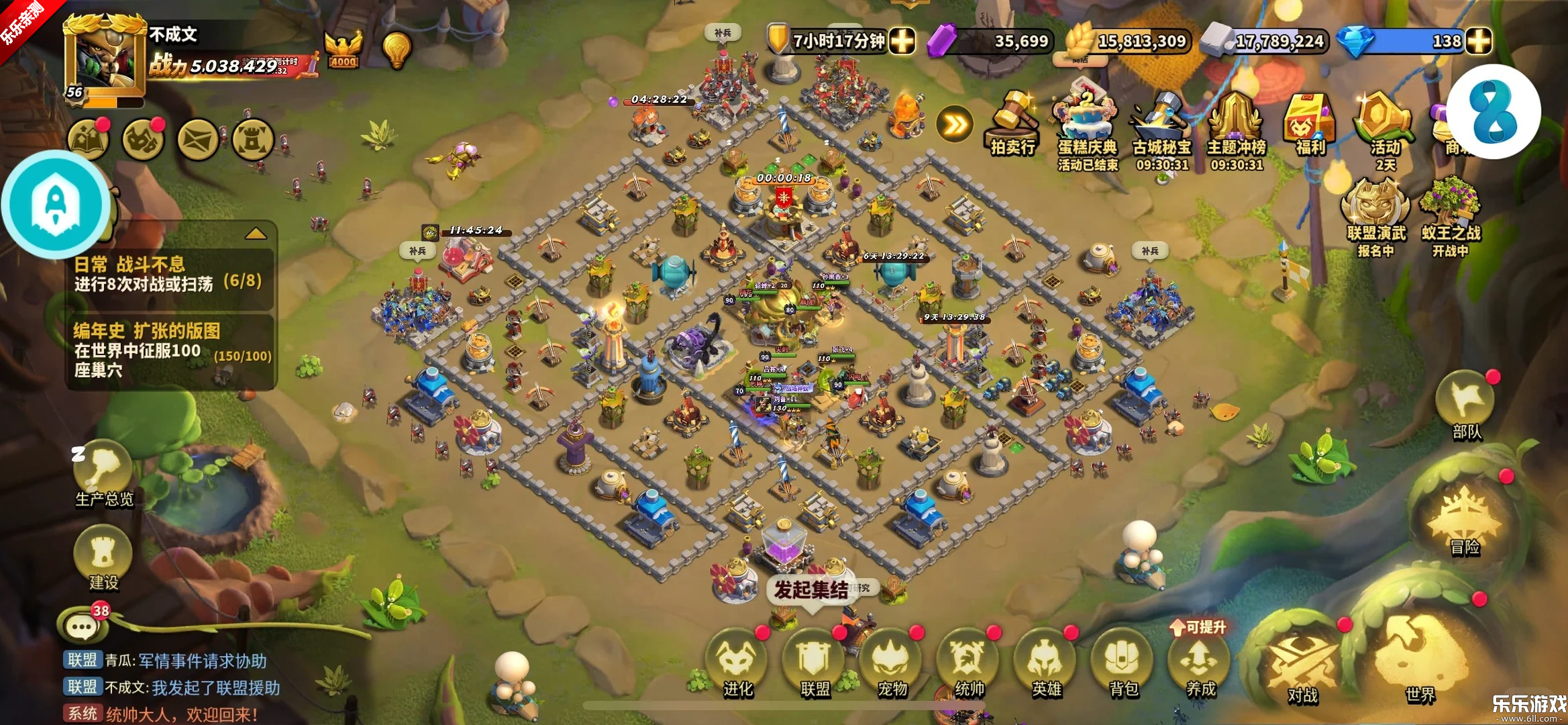Open the 背包 backpack
Screen dimensions: 1568x725
click(1123, 661)
